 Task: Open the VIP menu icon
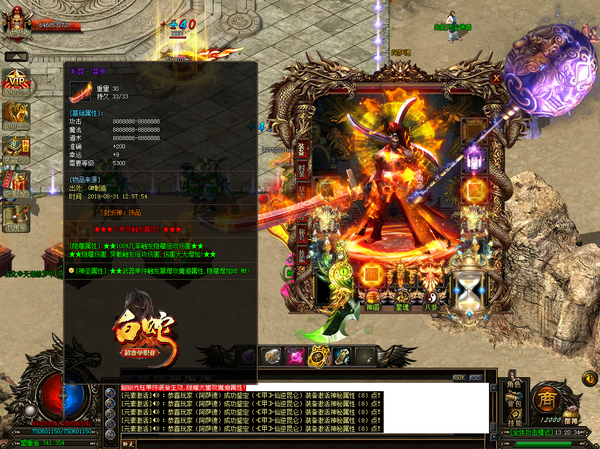click(x=15, y=82)
